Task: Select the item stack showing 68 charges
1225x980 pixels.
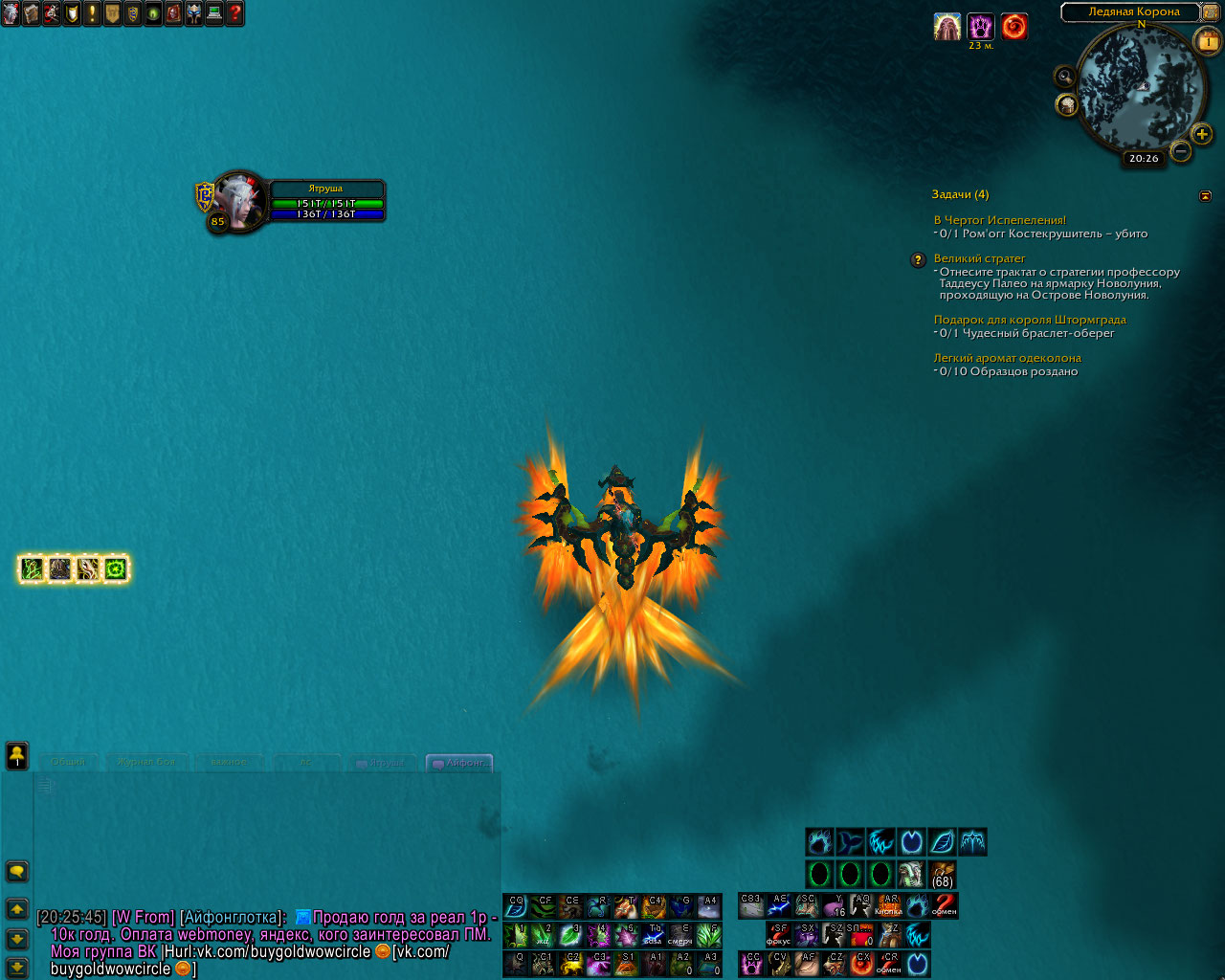Action: coord(942,875)
